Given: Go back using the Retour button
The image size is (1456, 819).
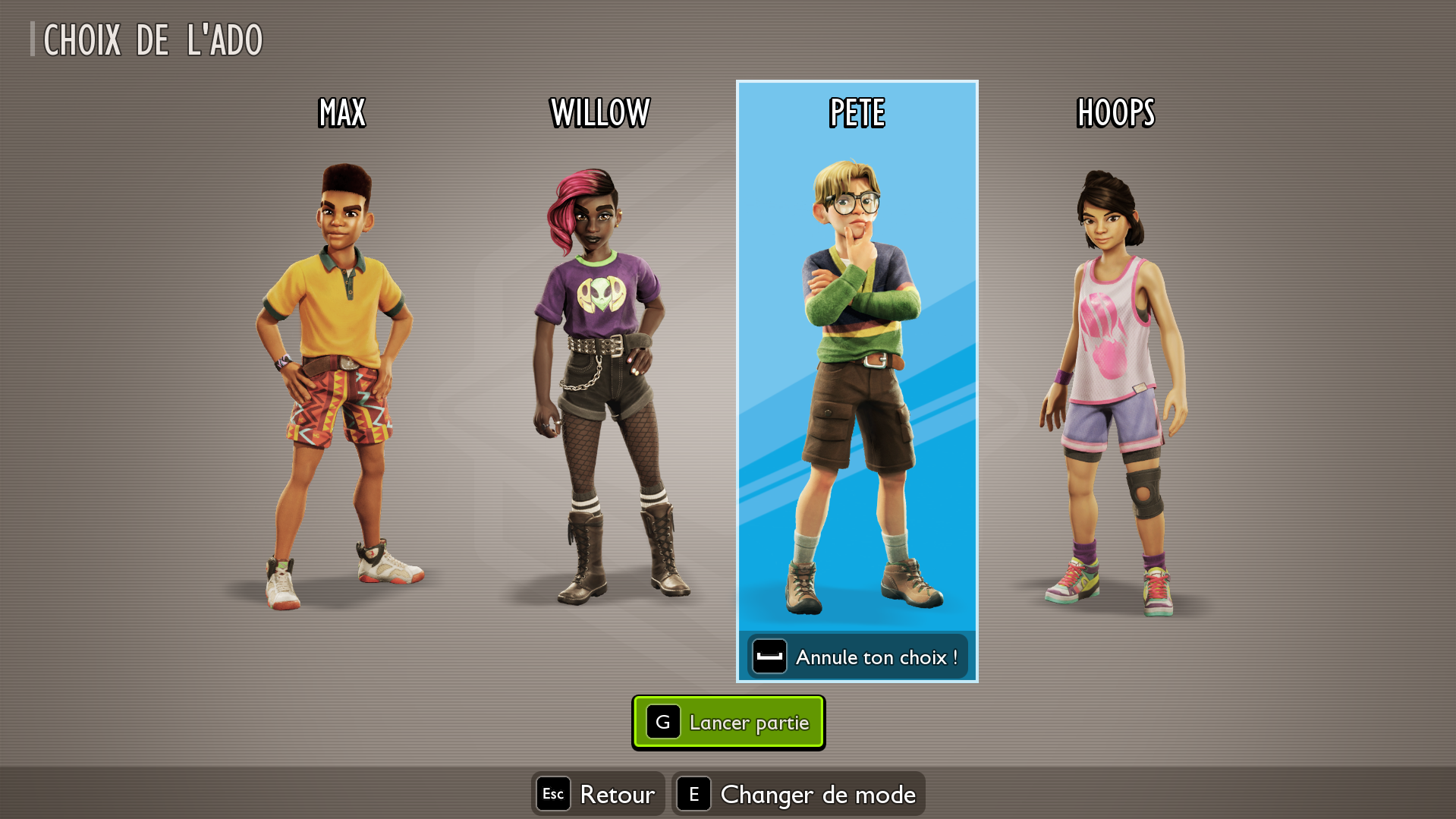Looking at the screenshot, I should (598, 794).
